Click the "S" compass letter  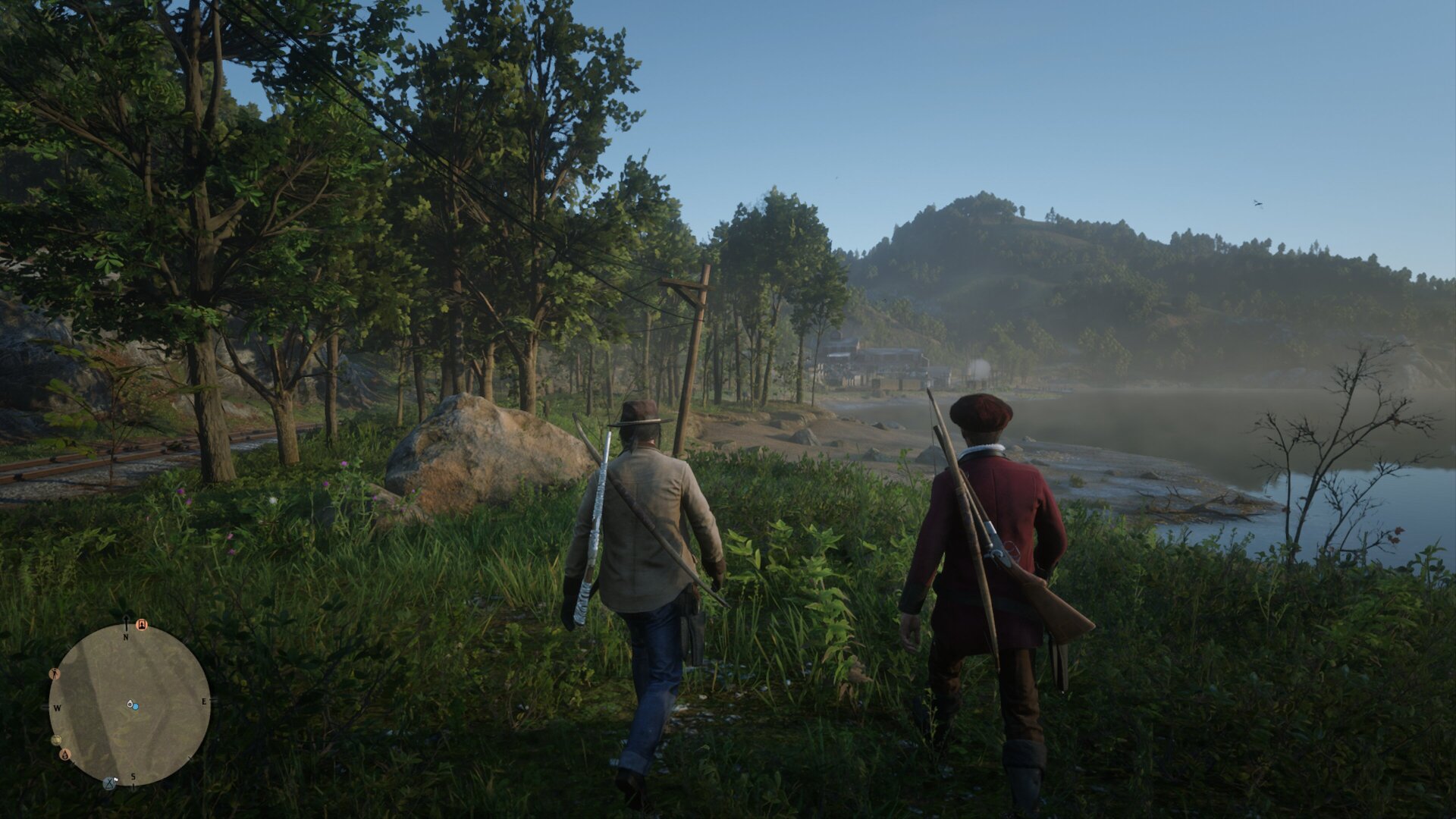click(x=133, y=777)
